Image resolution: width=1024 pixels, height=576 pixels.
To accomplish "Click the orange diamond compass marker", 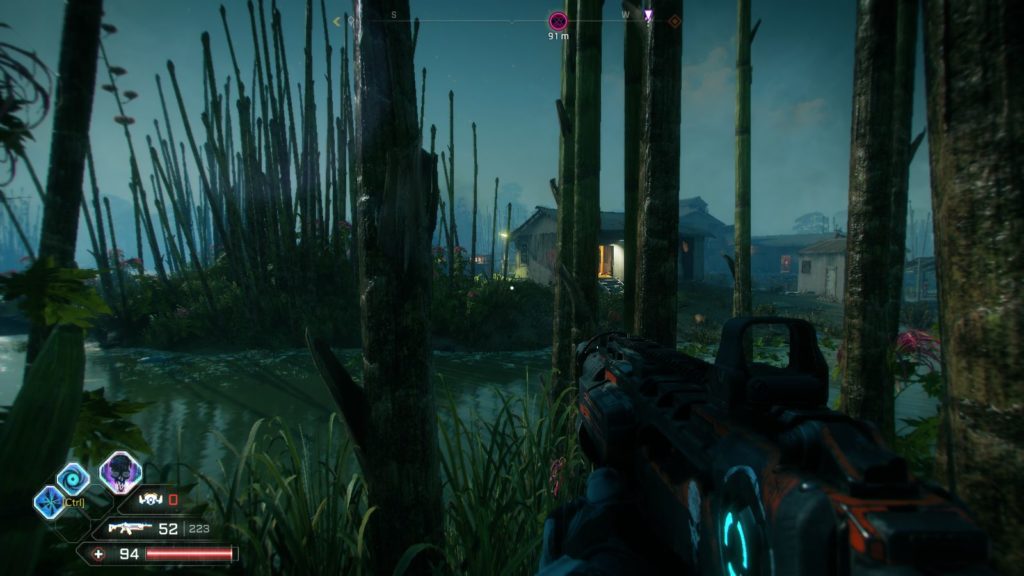I will pos(675,20).
